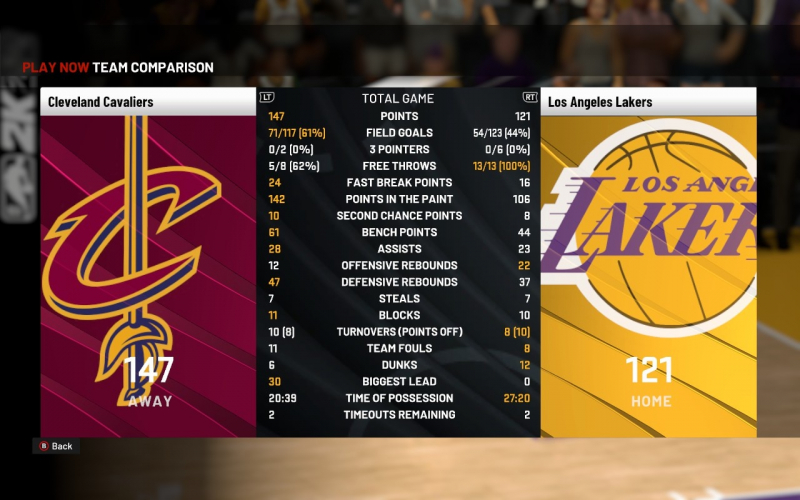Select the Total Game period header
This screenshot has height=500, width=800.
398,98
